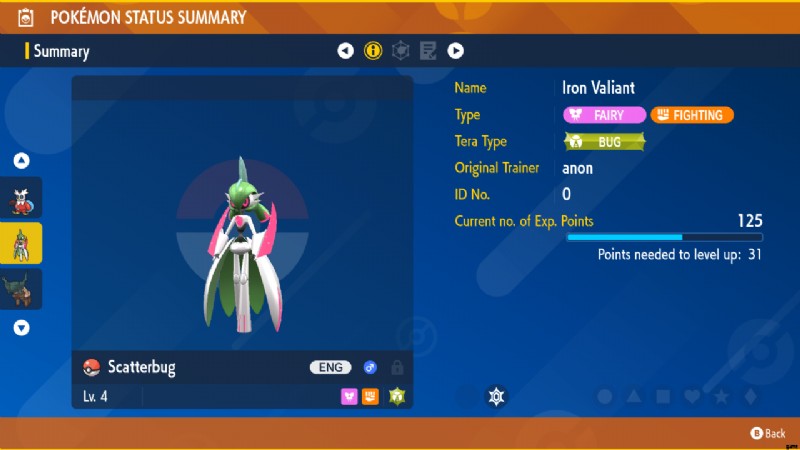Toggle the square marking
The image size is (800, 450).
[x=663, y=397]
